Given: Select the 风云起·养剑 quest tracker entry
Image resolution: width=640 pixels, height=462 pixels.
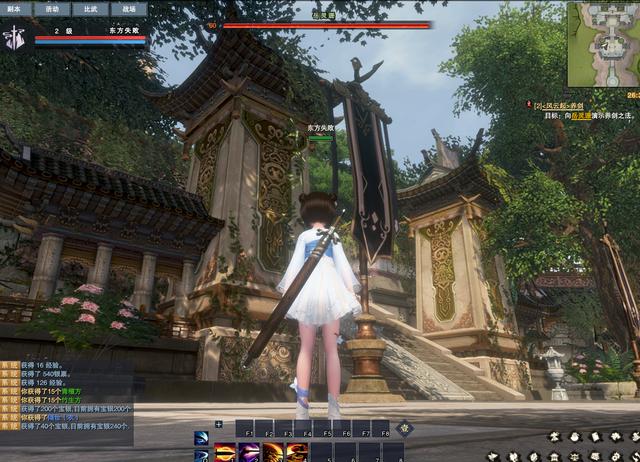Looking at the screenshot, I should pyautogui.click(x=565, y=104).
